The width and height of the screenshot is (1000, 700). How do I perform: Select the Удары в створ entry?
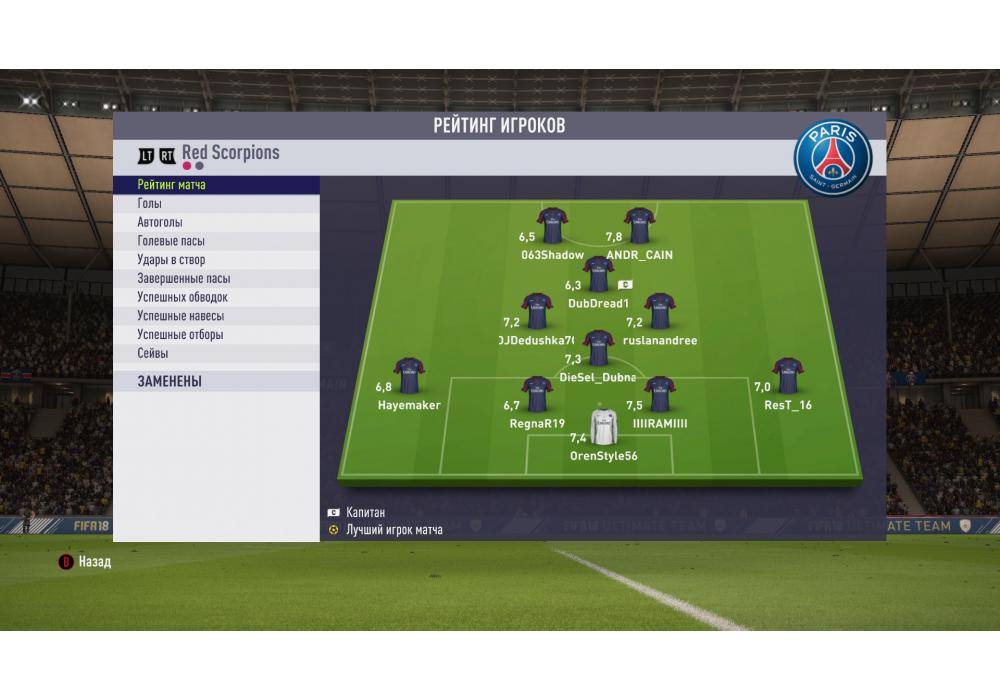click(216, 260)
